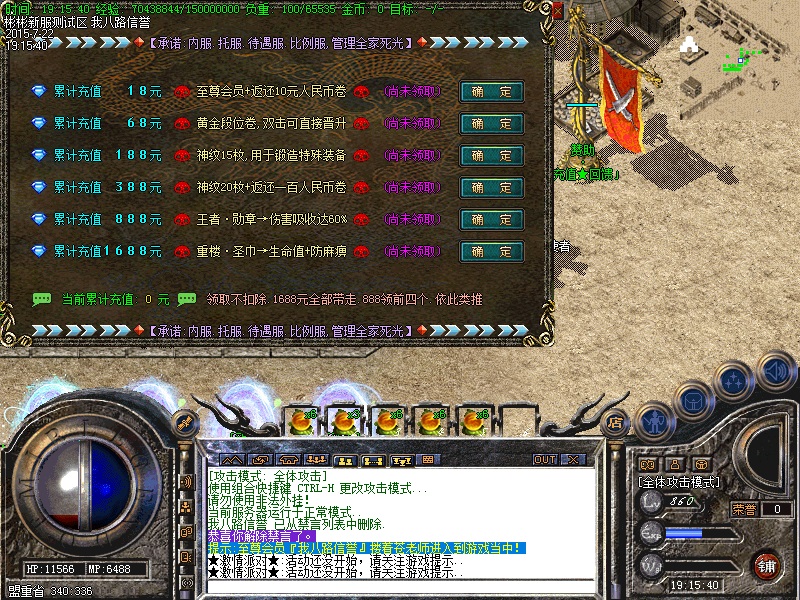Click the chat text input line
Viewport: 800px width, 600px height.
pos(400,588)
